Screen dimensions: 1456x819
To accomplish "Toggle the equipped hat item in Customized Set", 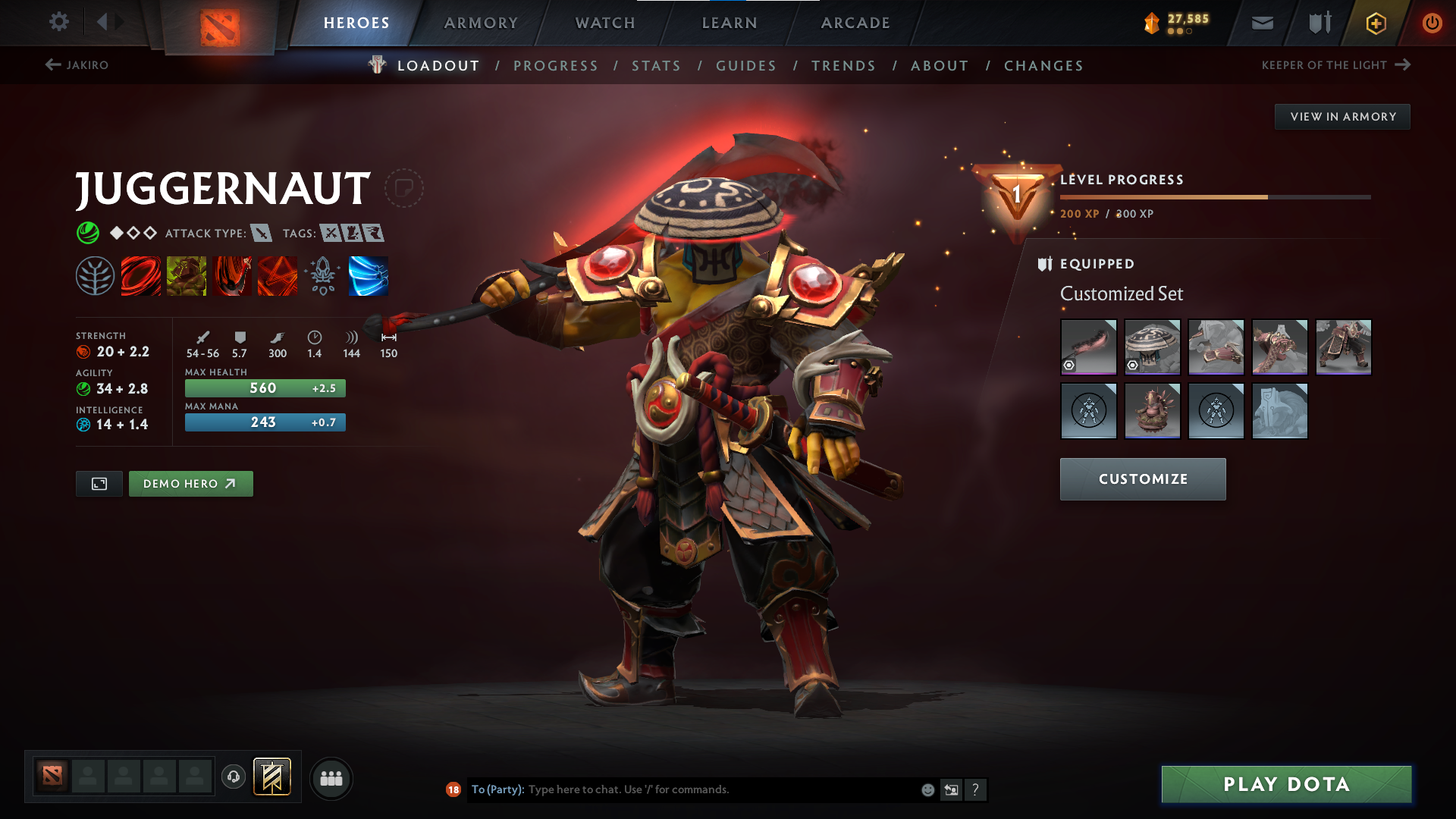I will pyautogui.click(x=1152, y=347).
